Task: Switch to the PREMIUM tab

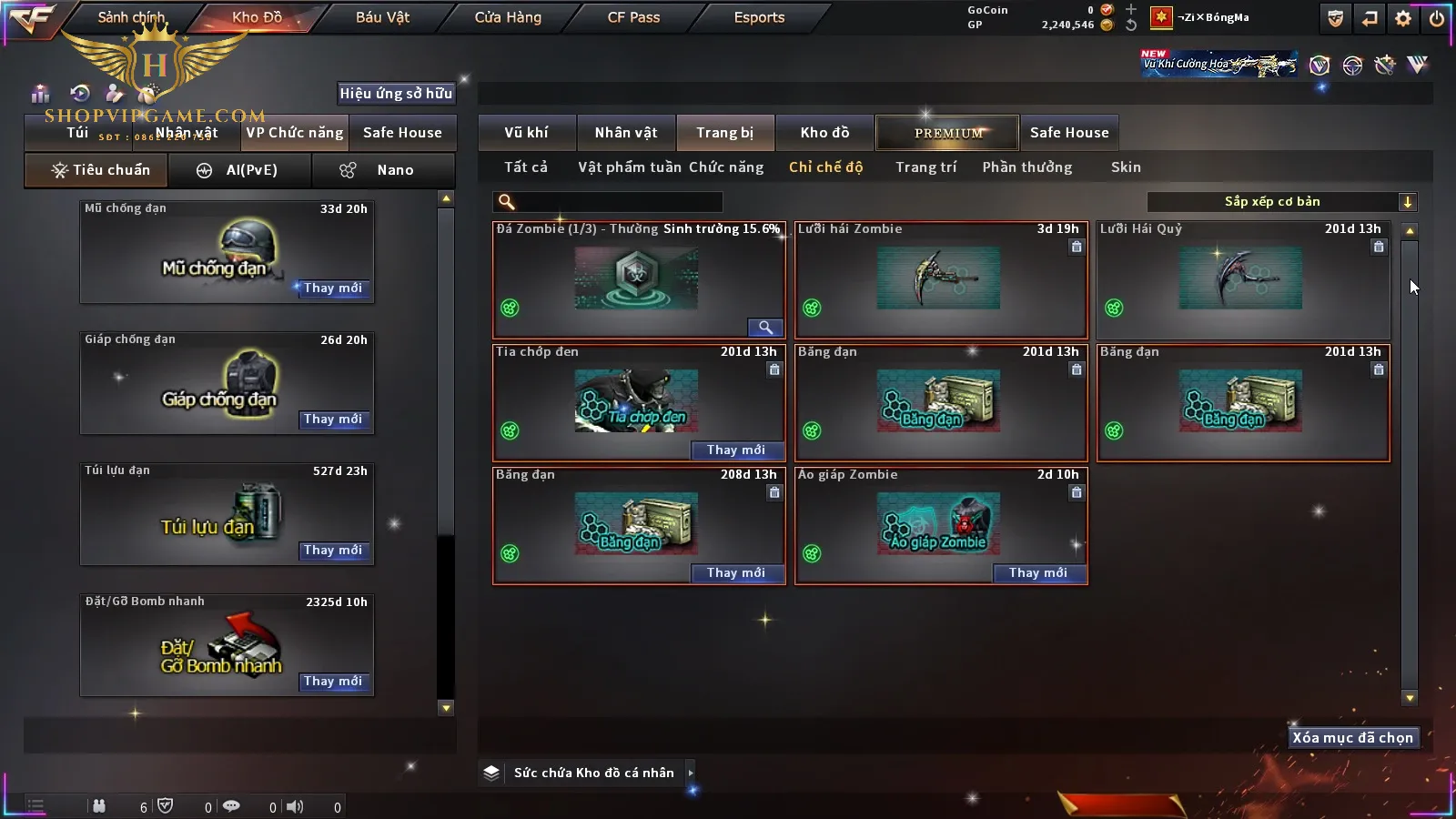Action: pyautogui.click(x=948, y=133)
